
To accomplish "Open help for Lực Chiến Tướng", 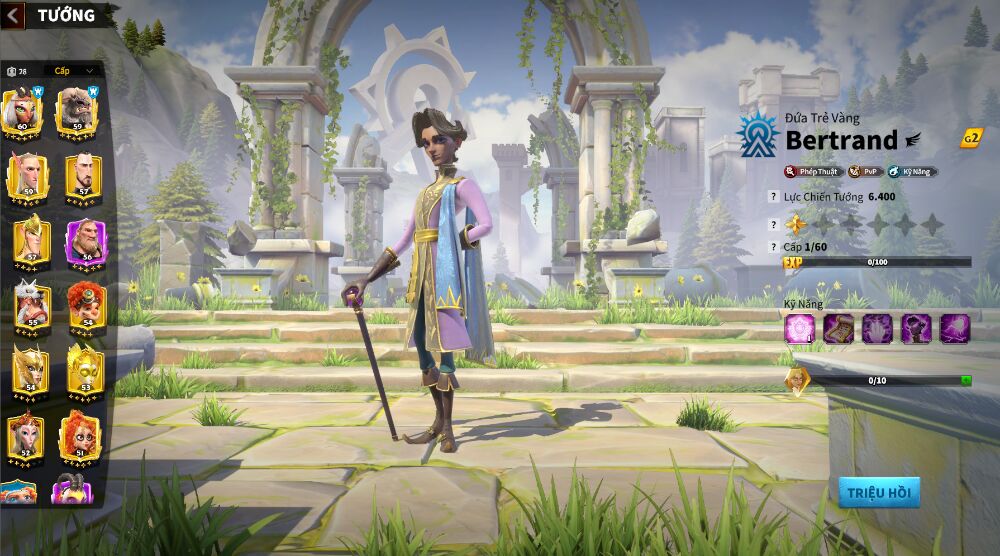I will click(x=773, y=198).
